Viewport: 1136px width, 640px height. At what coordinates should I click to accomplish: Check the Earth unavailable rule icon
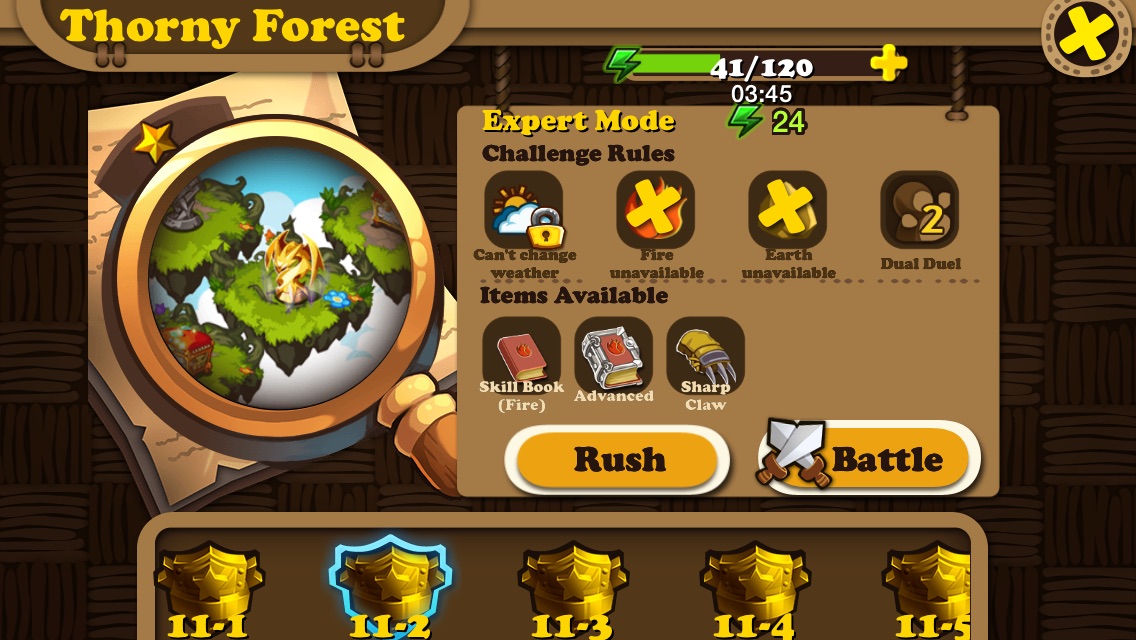coord(788,210)
